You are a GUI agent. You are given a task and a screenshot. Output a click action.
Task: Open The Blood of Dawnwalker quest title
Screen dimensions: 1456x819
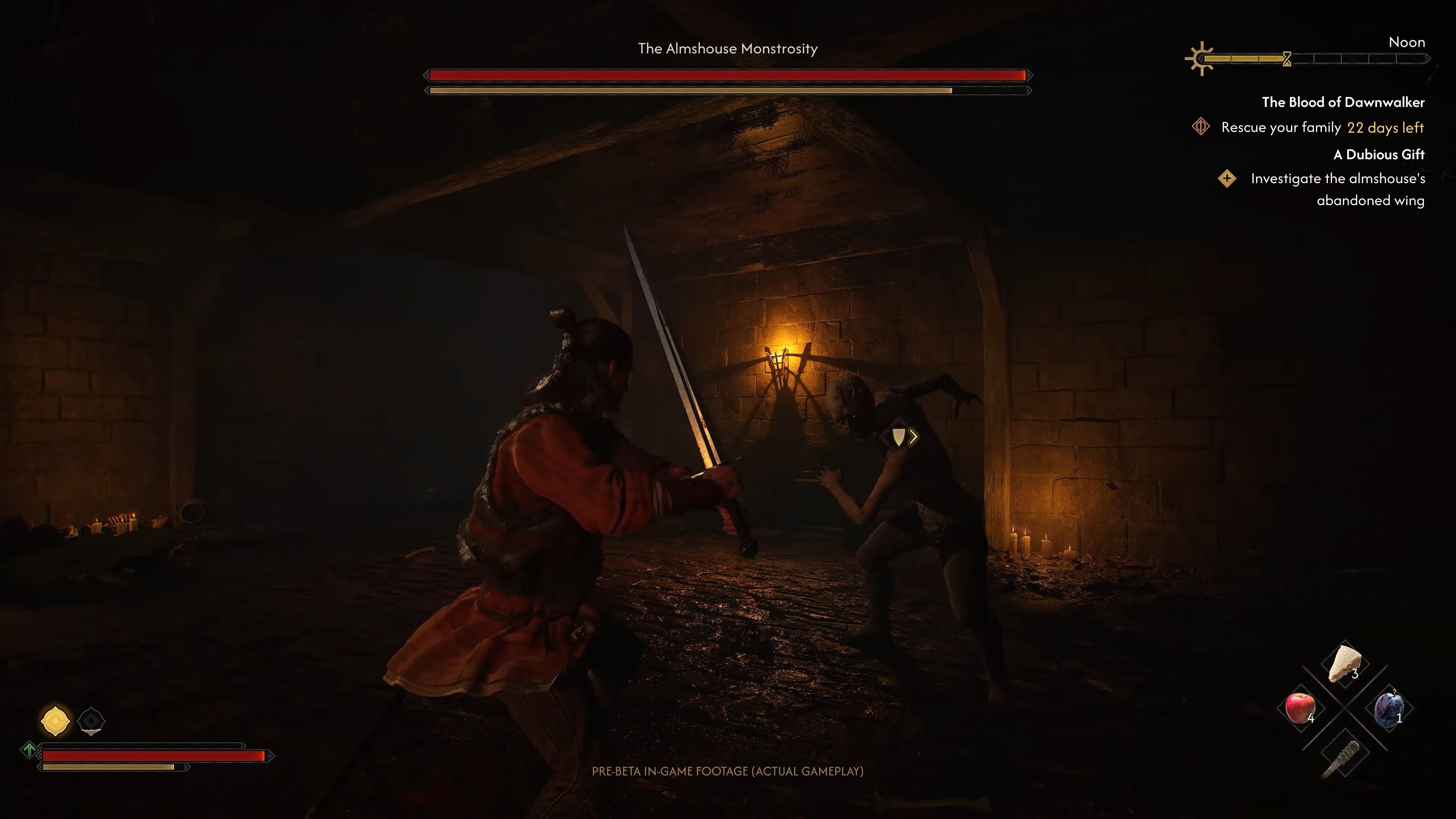(x=1343, y=102)
